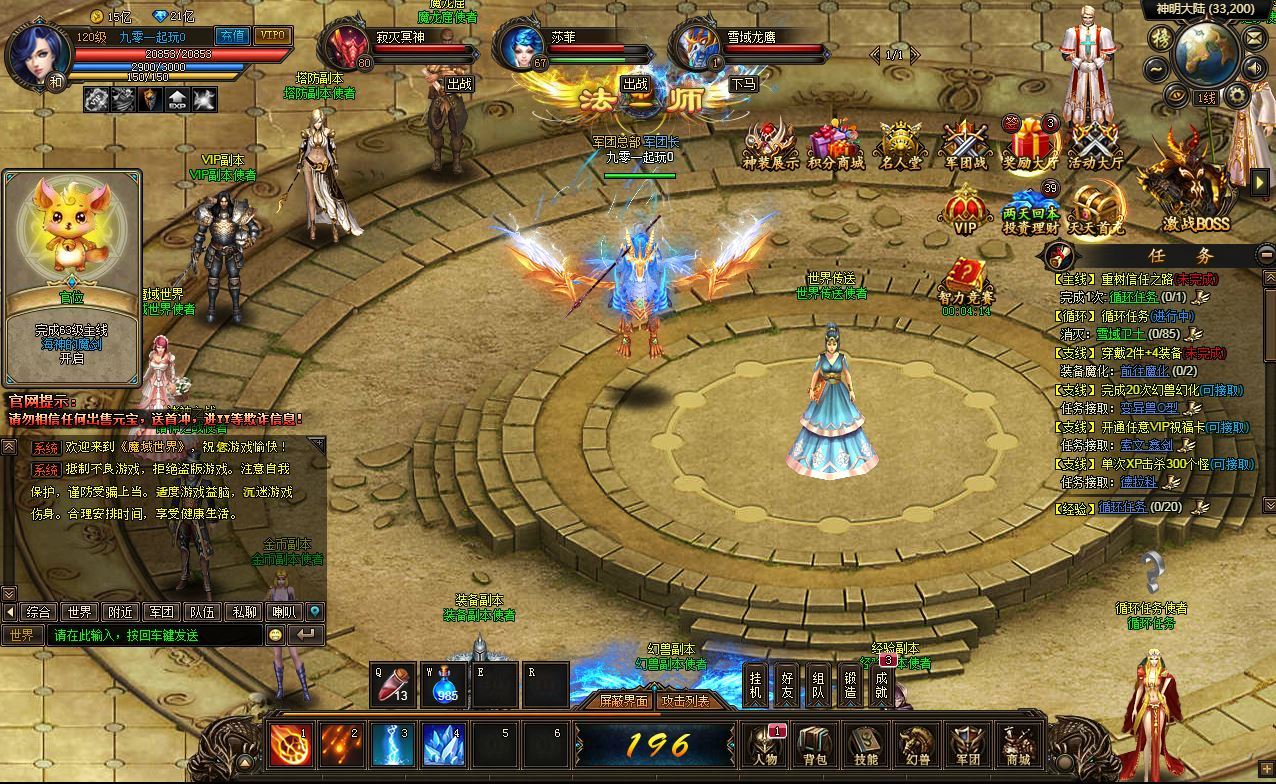Viewport: 1276px width, 784px height.
Task: Click the 循环任务 link under 经验
Action: [x=1122, y=507]
